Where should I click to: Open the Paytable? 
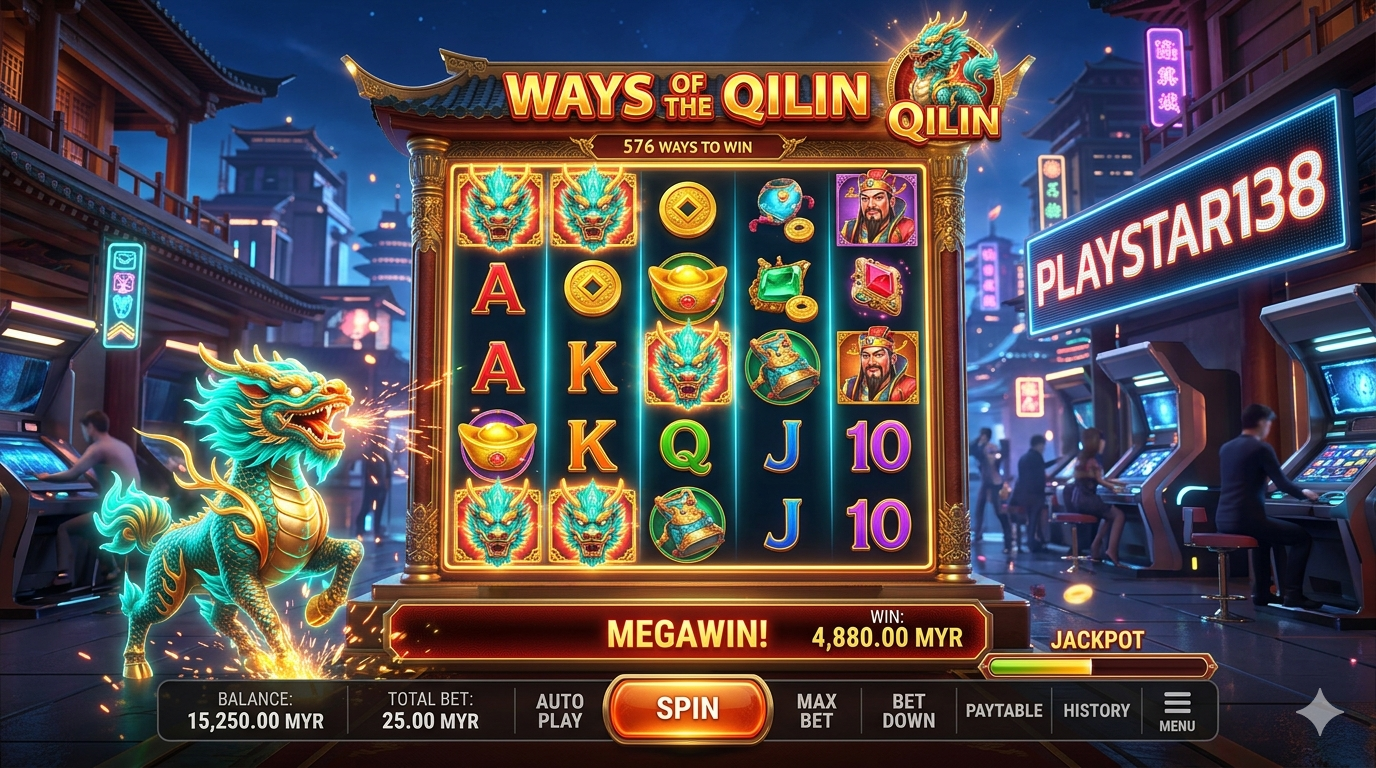click(x=1004, y=710)
